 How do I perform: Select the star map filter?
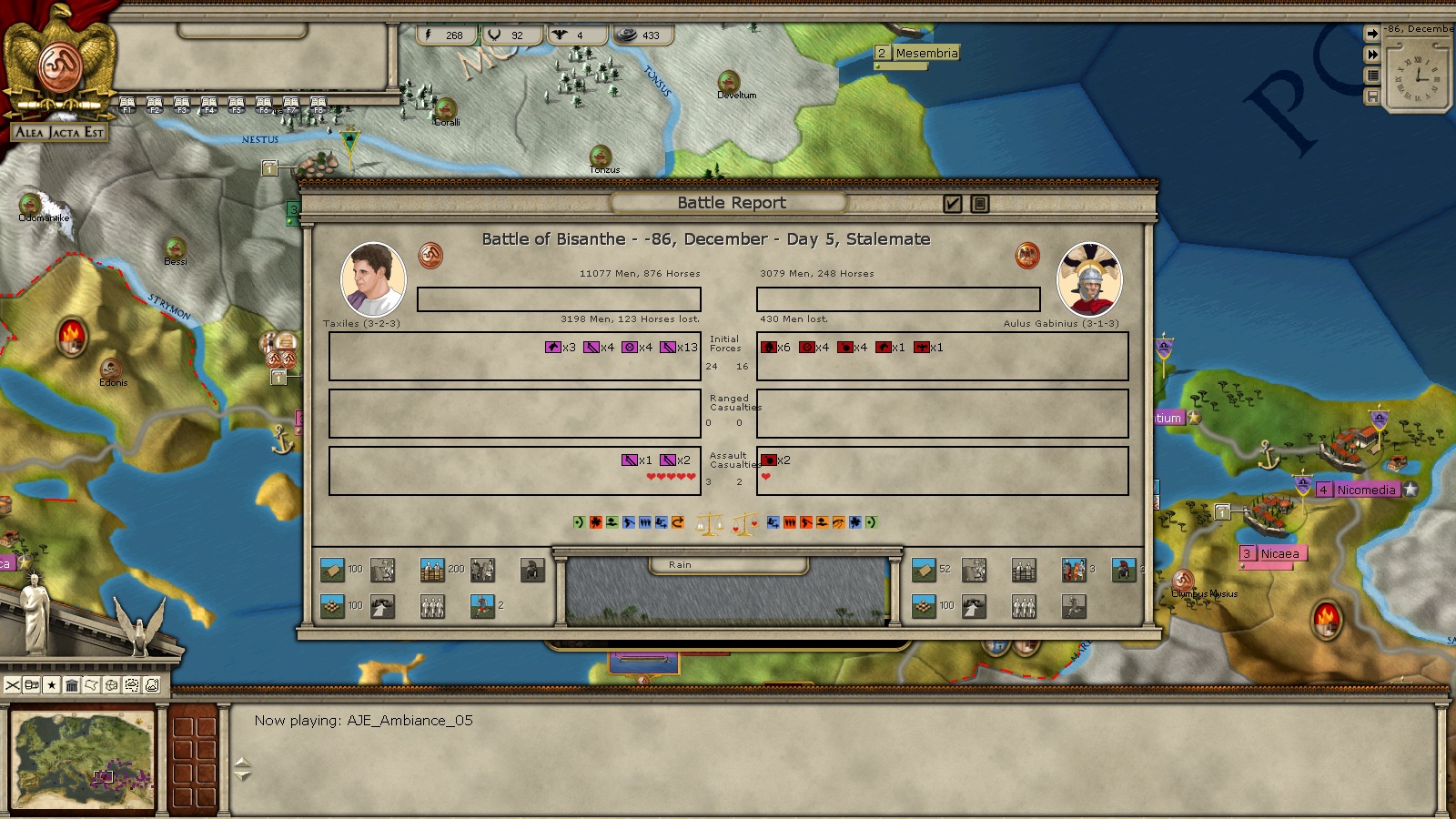point(52,685)
